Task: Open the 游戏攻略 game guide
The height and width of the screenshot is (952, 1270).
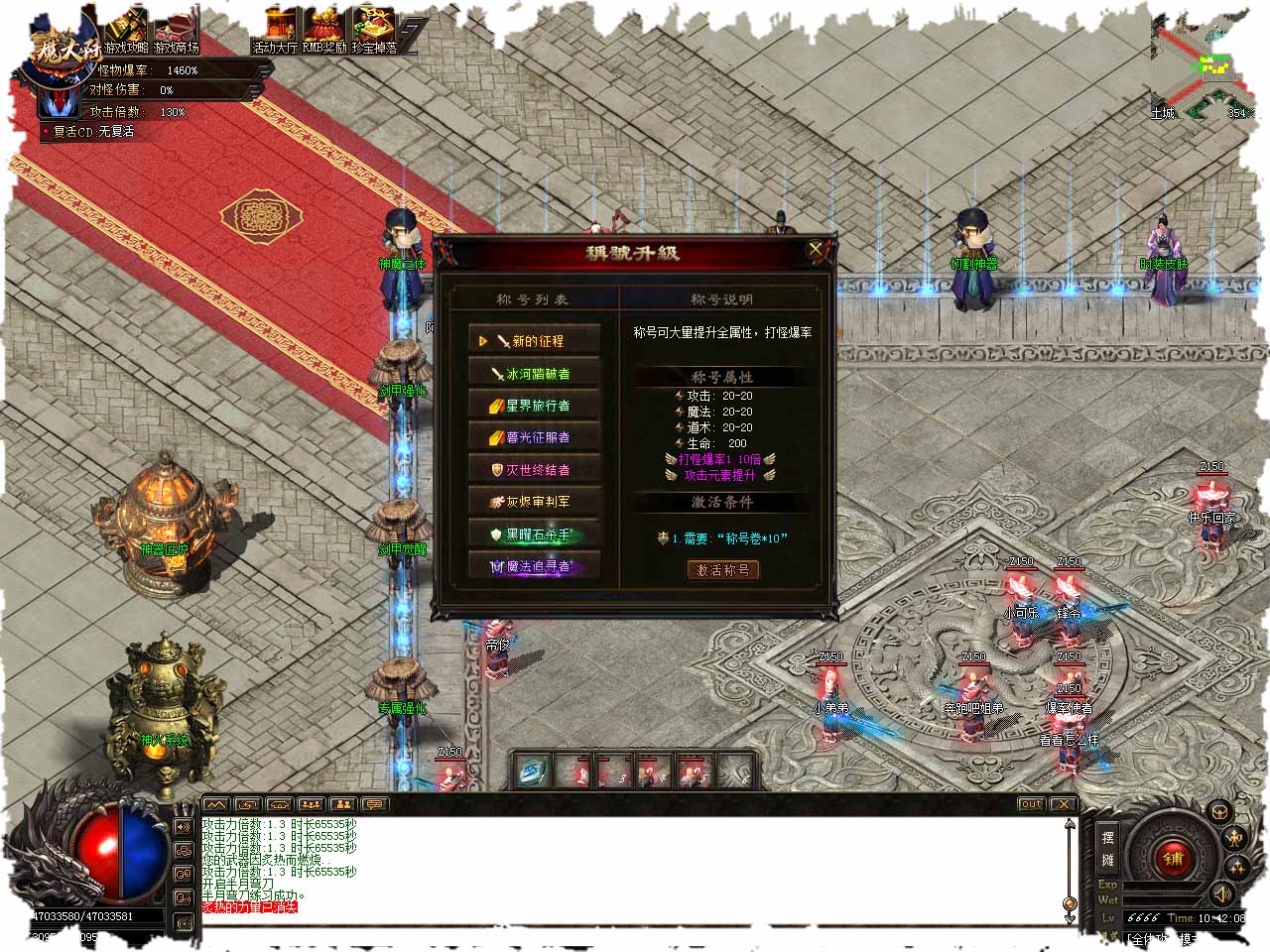Action: coord(126,32)
